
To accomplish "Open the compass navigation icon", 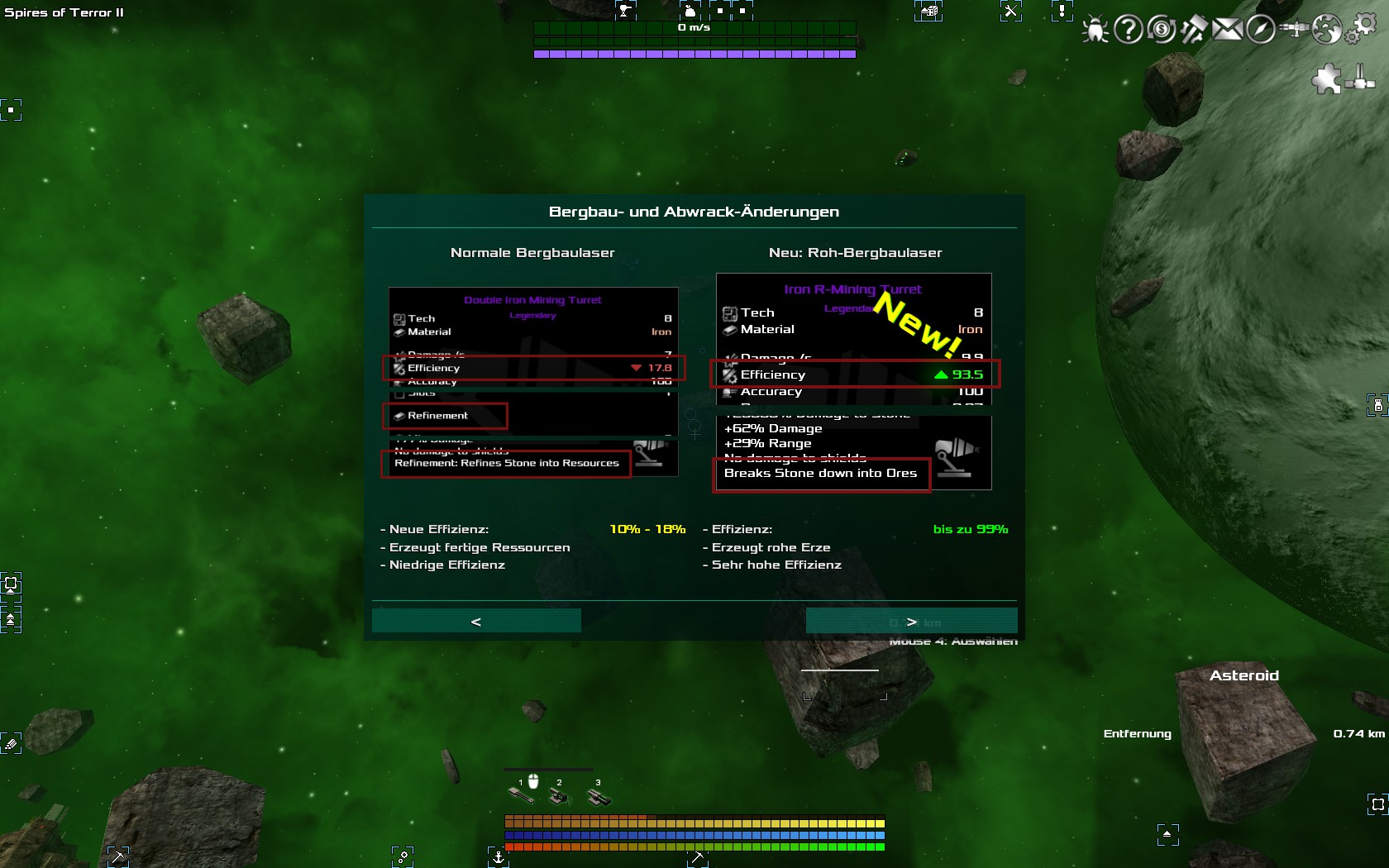I will point(1261,30).
